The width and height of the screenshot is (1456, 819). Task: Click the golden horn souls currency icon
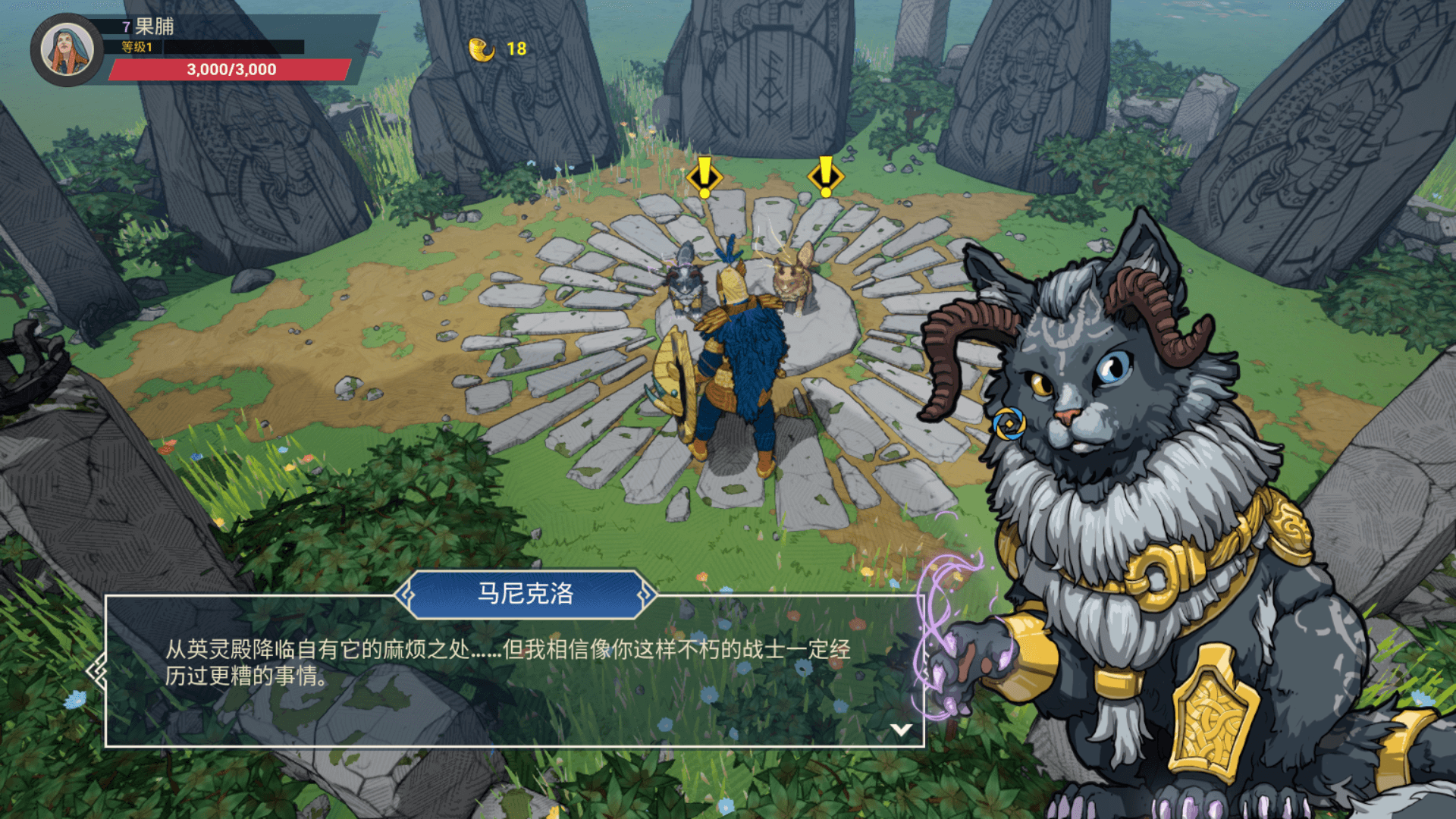[x=481, y=50]
